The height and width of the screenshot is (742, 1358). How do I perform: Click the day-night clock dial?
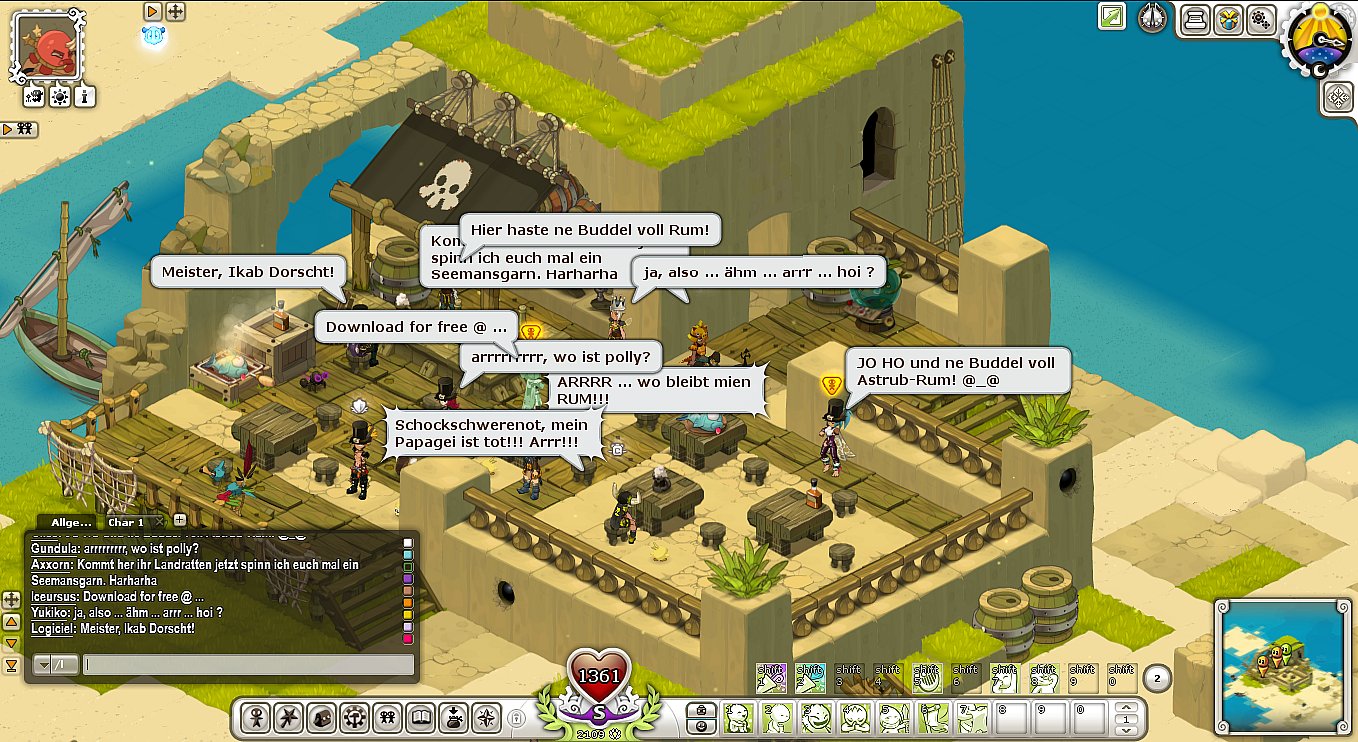click(1322, 42)
